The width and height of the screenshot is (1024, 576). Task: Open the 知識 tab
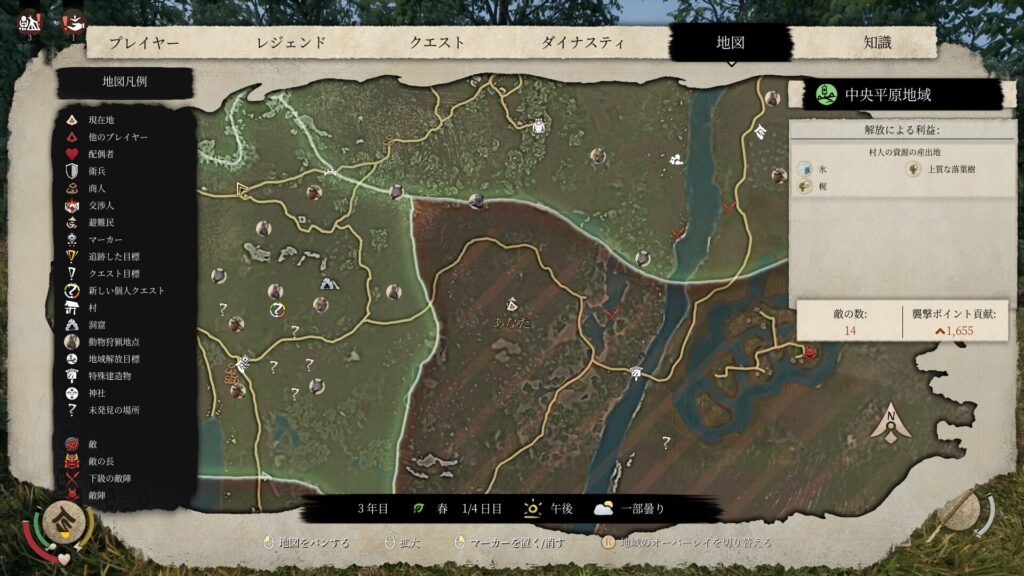tap(877, 43)
